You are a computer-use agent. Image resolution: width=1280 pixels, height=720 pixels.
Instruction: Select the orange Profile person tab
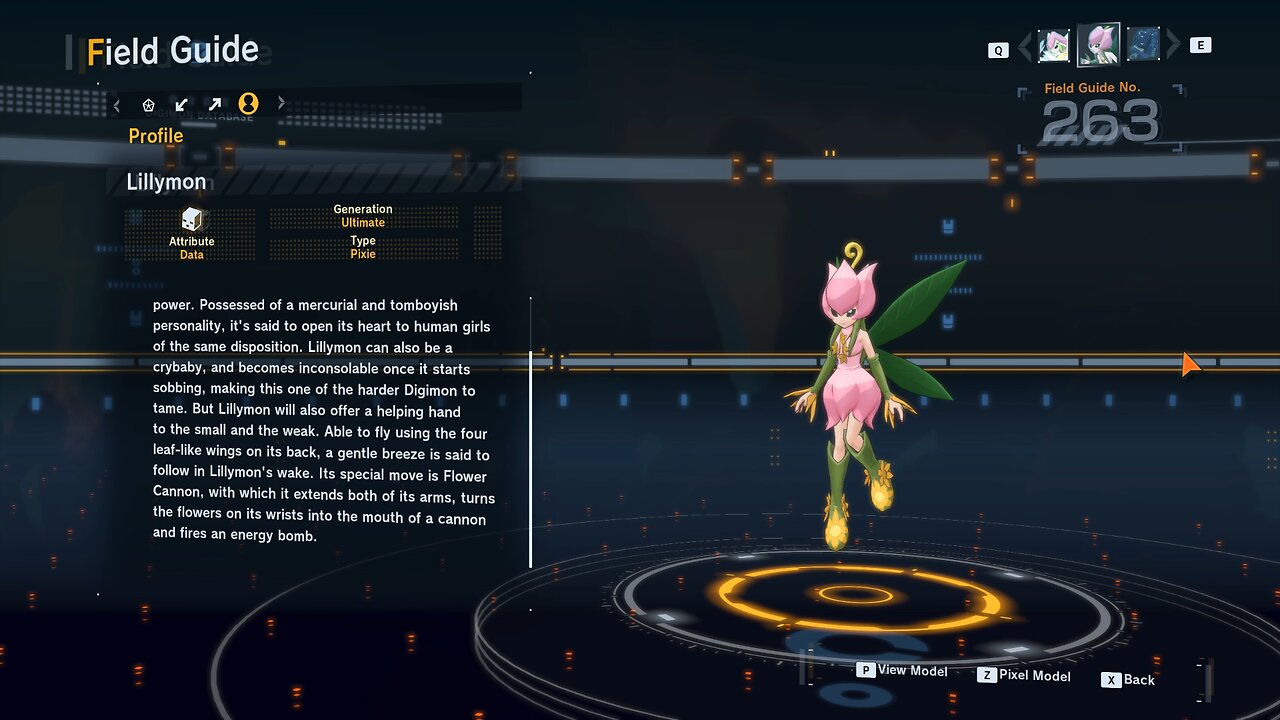(x=248, y=103)
